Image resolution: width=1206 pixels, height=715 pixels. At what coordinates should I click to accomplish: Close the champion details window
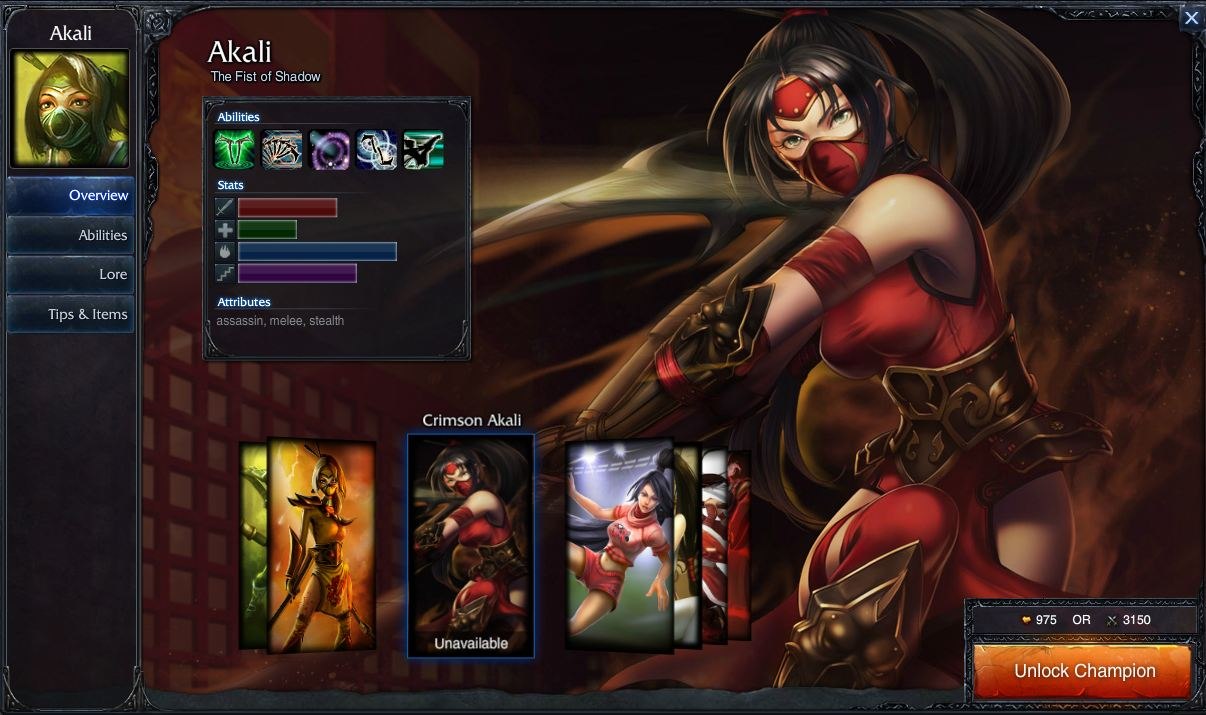coord(1191,18)
